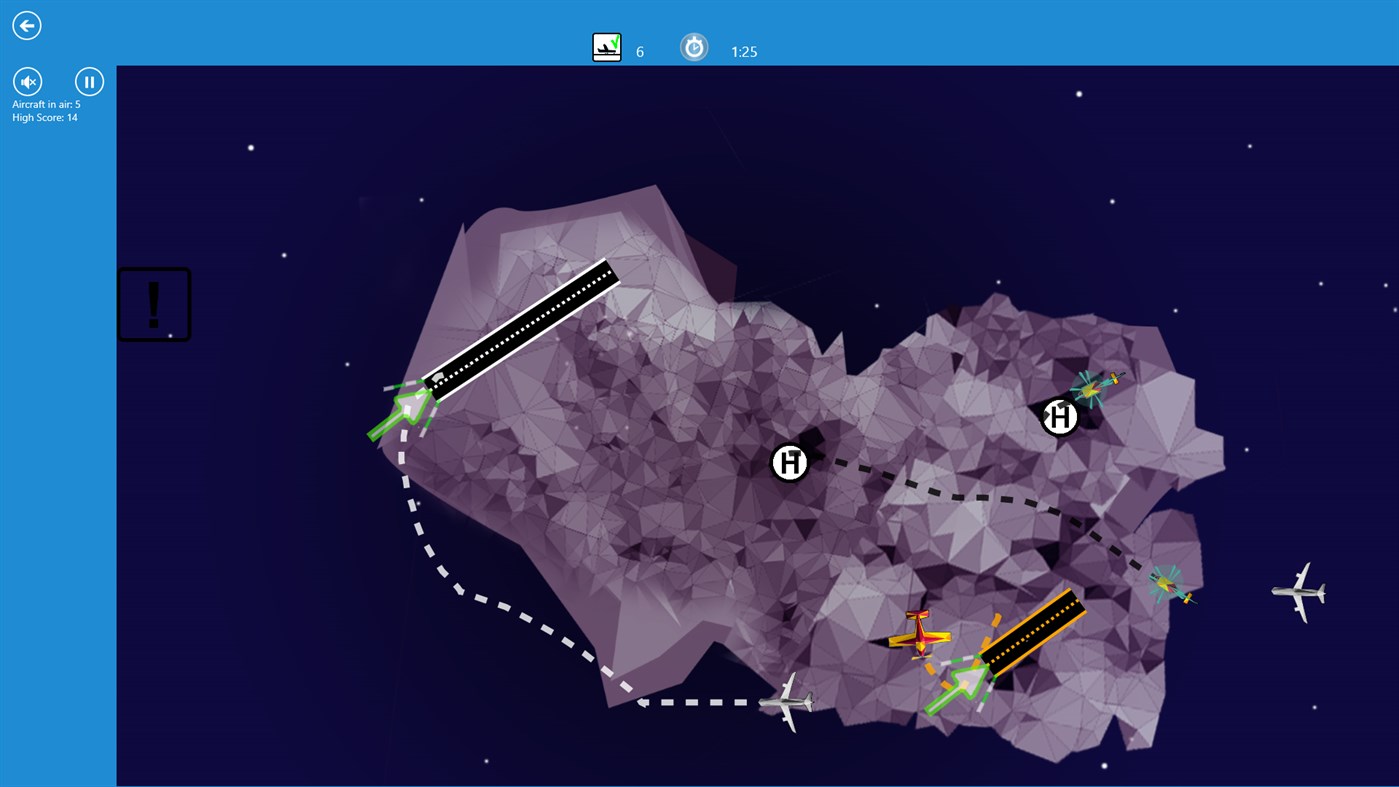Click the exclamation warning marker
Image resolution: width=1399 pixels, height=787 pixels.
[x=154, y=303]
